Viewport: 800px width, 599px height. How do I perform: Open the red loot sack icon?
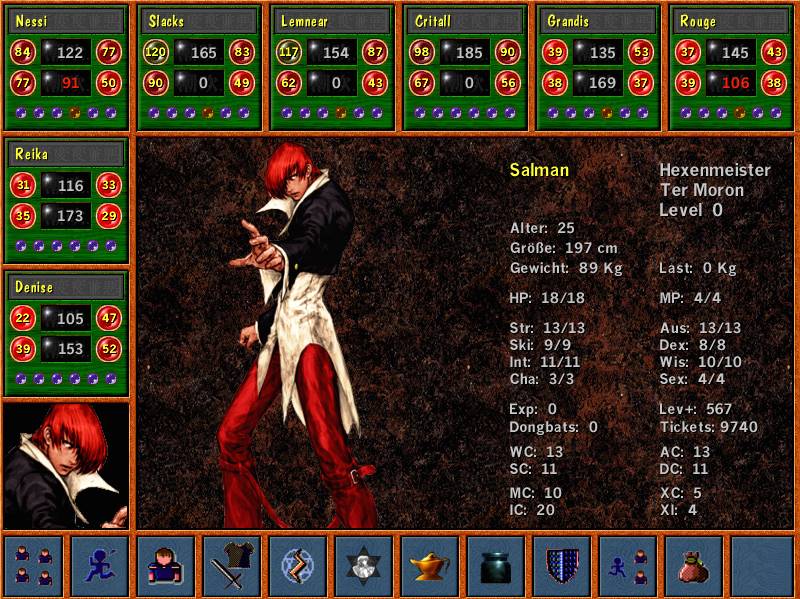(693, 565)
